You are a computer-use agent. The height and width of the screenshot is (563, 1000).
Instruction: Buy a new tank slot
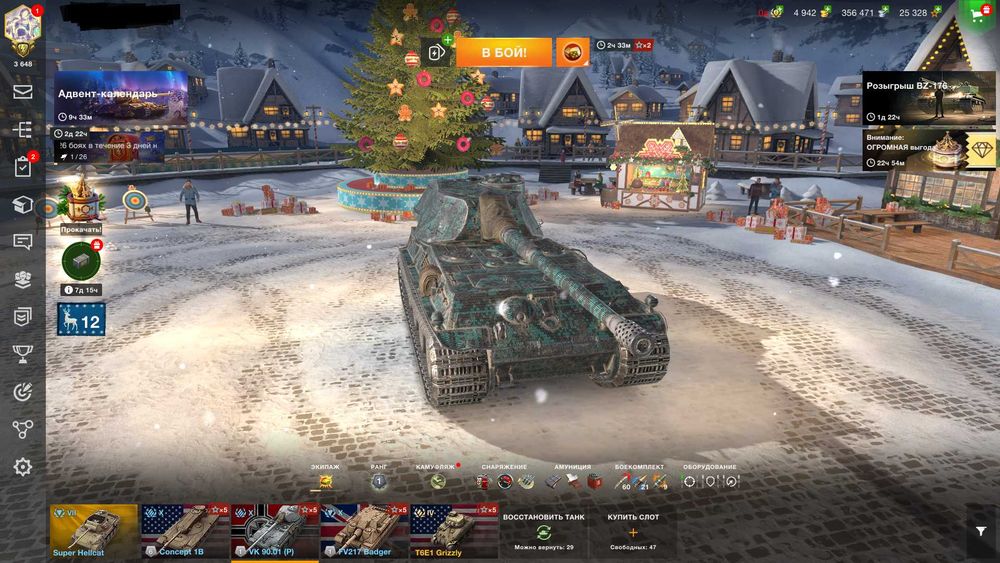point(633,531)
